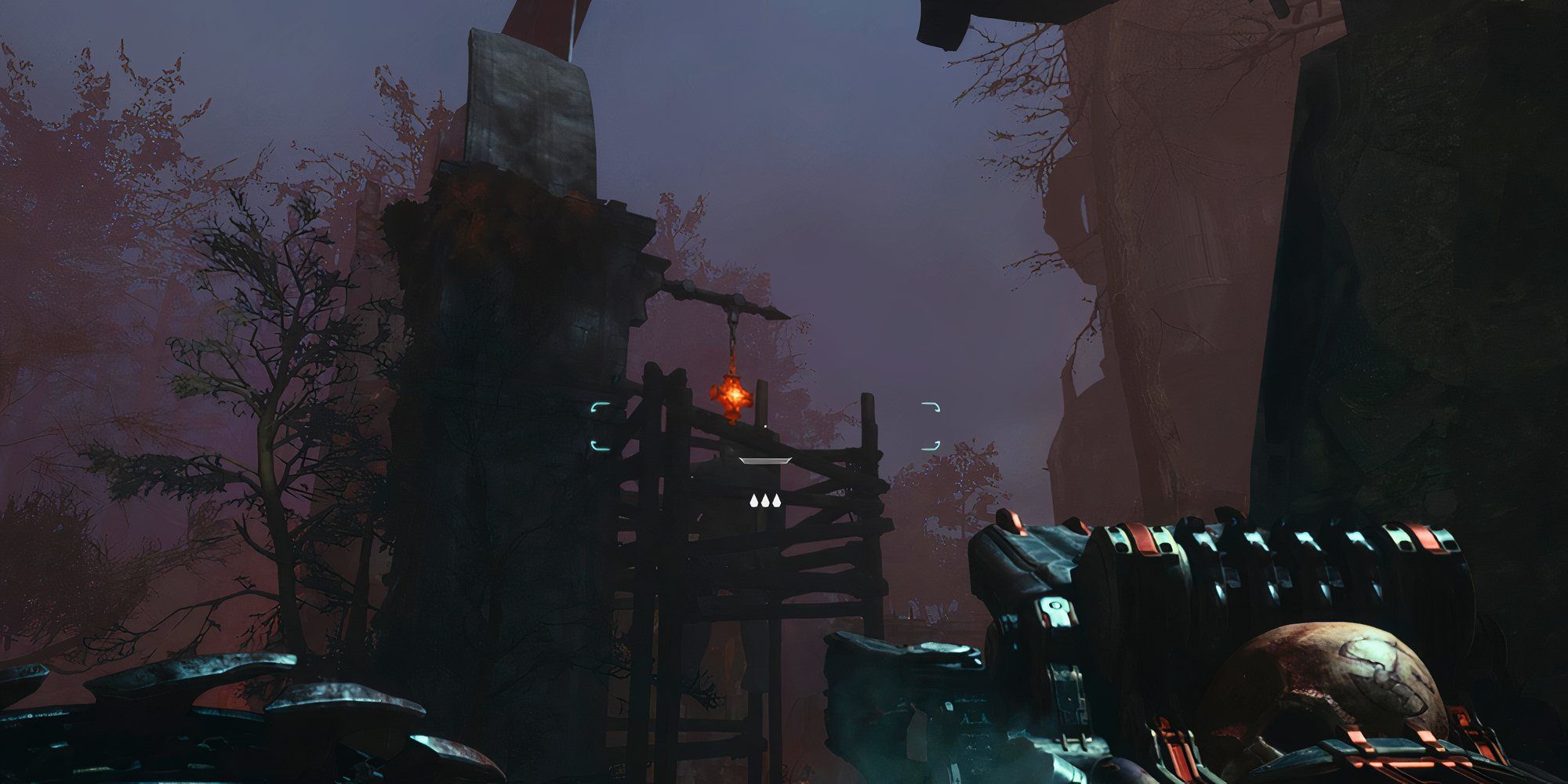Click the red banner atop the stone tower

pyautogui.click(x=541, y=20)
